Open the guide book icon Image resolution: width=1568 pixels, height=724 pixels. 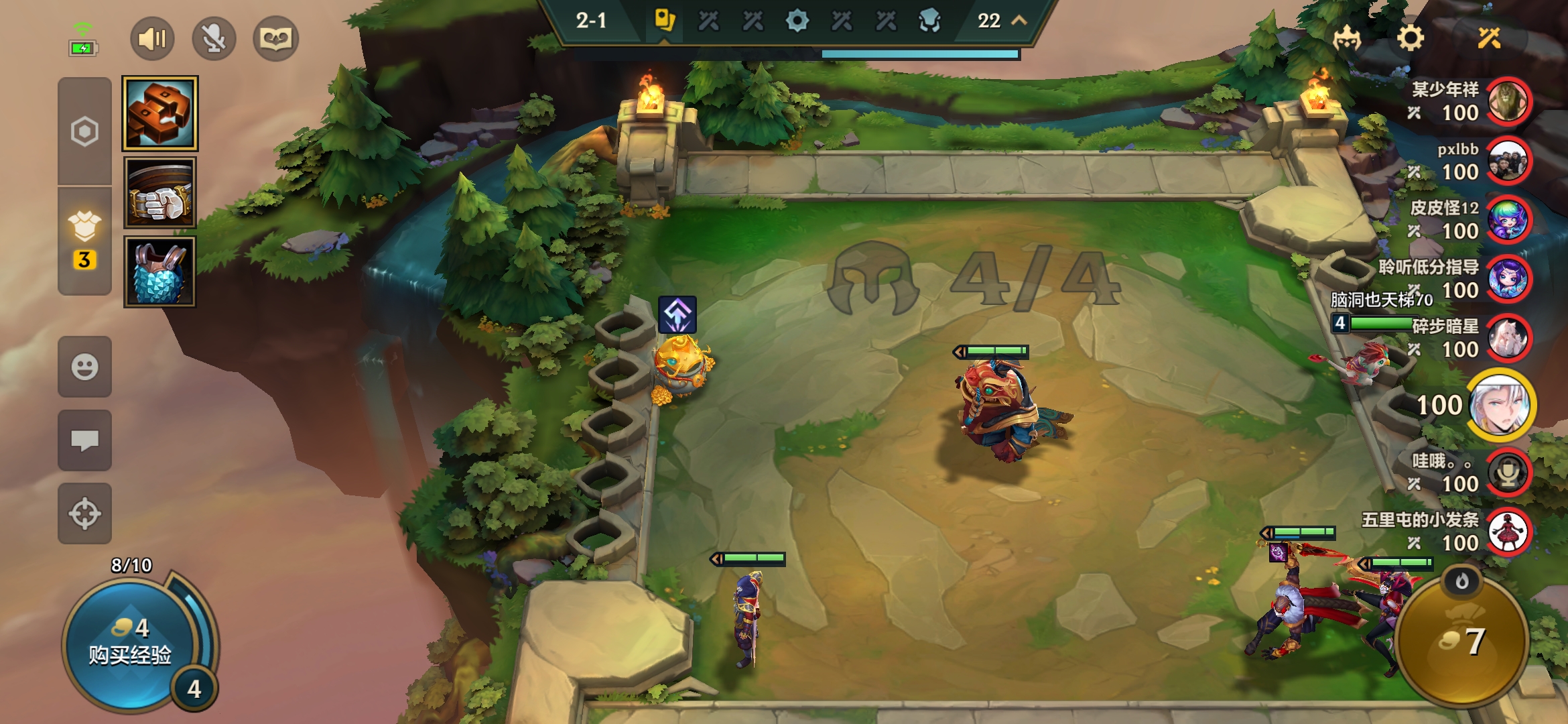pyautogui.click(x=275, y=39)
